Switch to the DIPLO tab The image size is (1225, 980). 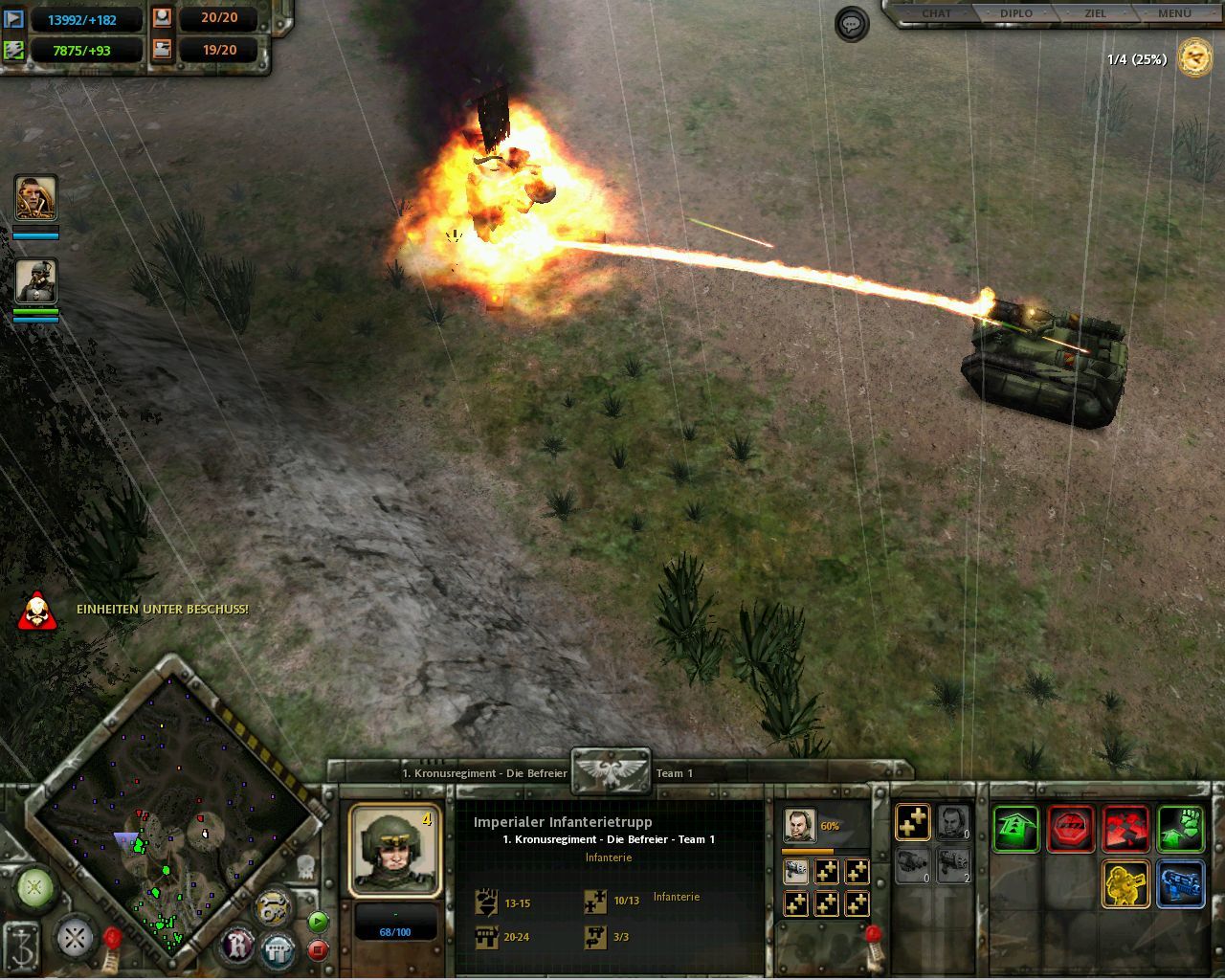pyautogui.click(x=1015, y=12)
